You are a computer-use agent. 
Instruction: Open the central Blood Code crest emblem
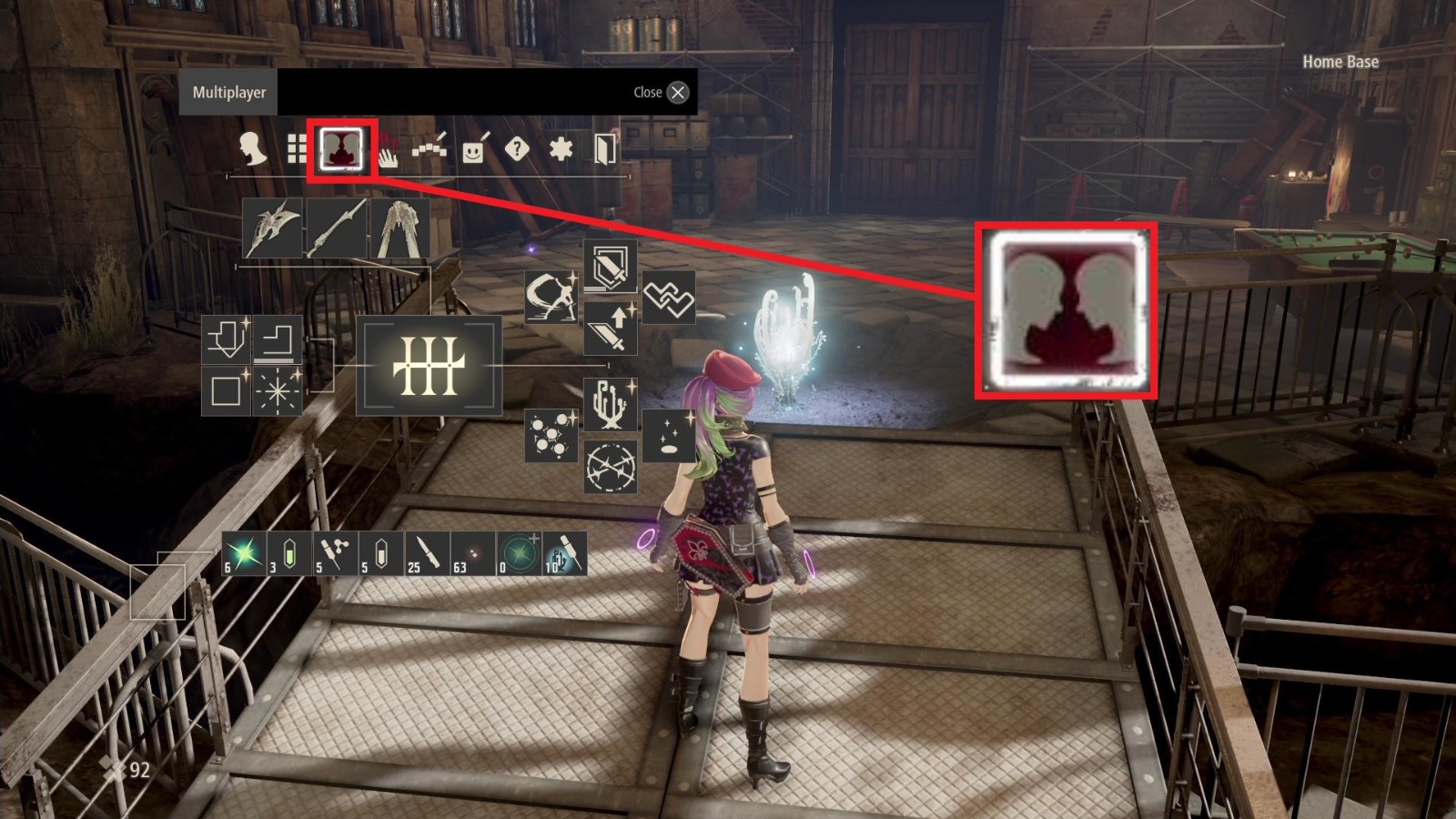tap(429, 367)
